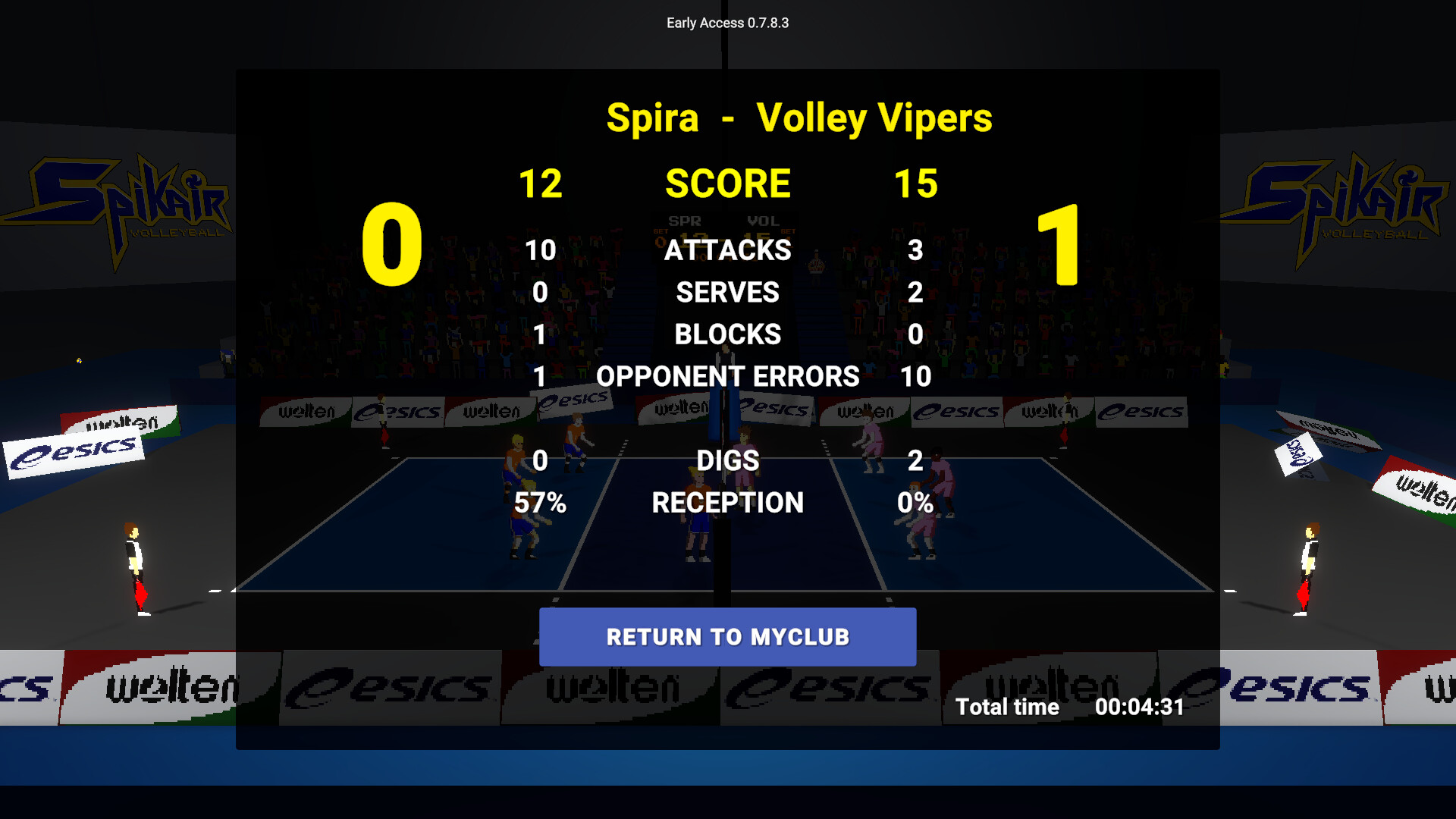Expand the DIGS statistic row
1456x819 pixels.
[x=728, y=460]
